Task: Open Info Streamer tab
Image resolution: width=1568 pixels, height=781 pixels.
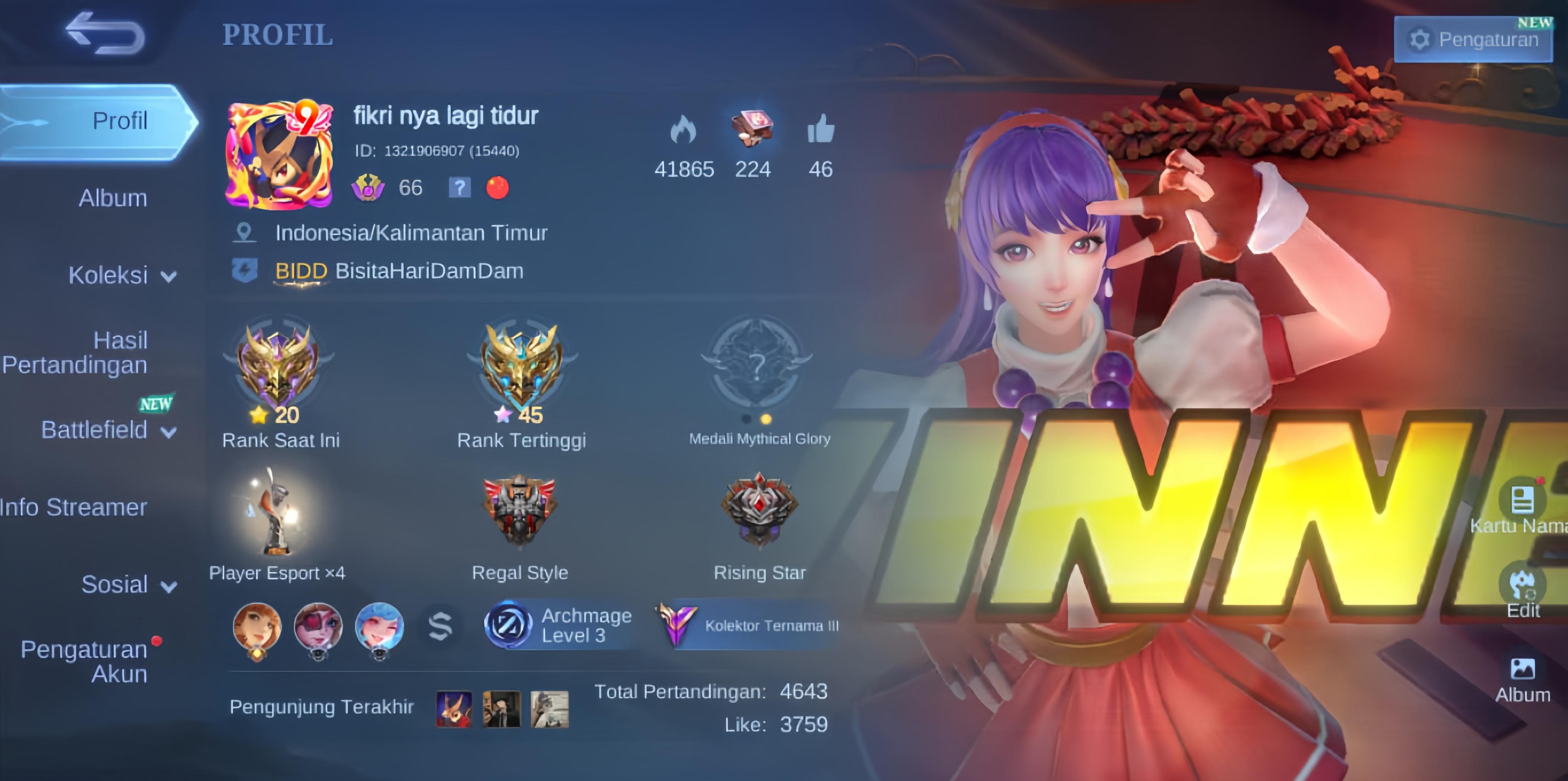Action: coord(73,508)
